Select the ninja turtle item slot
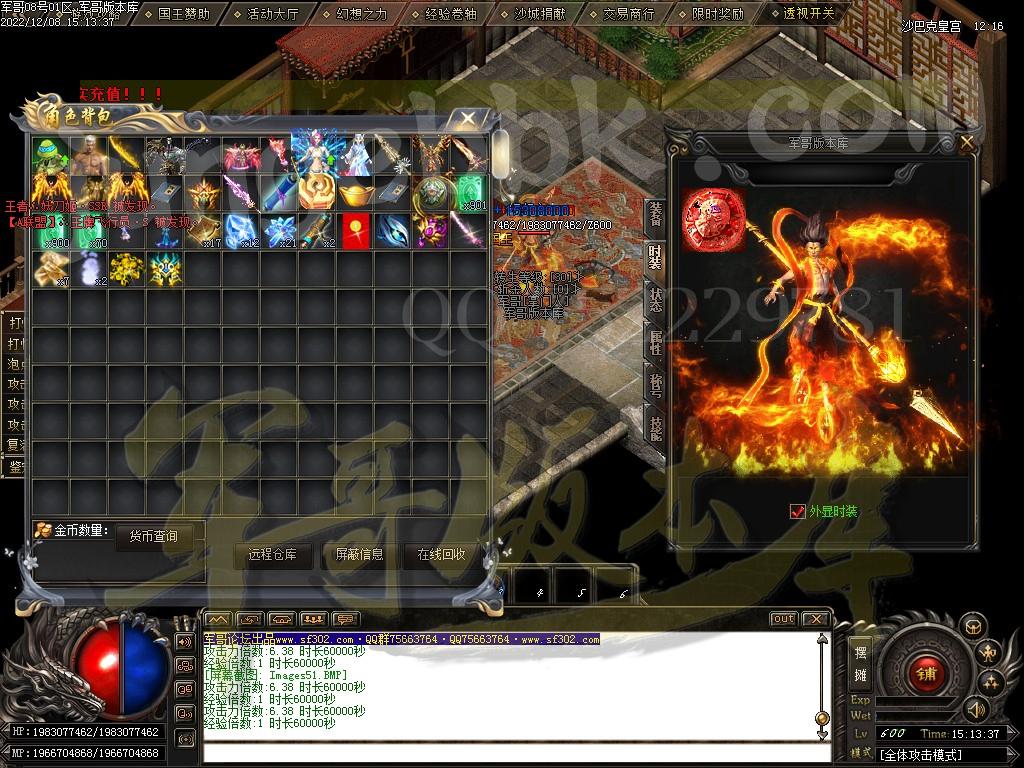The height and width of the screenshot is (768, 1024). 49,154
